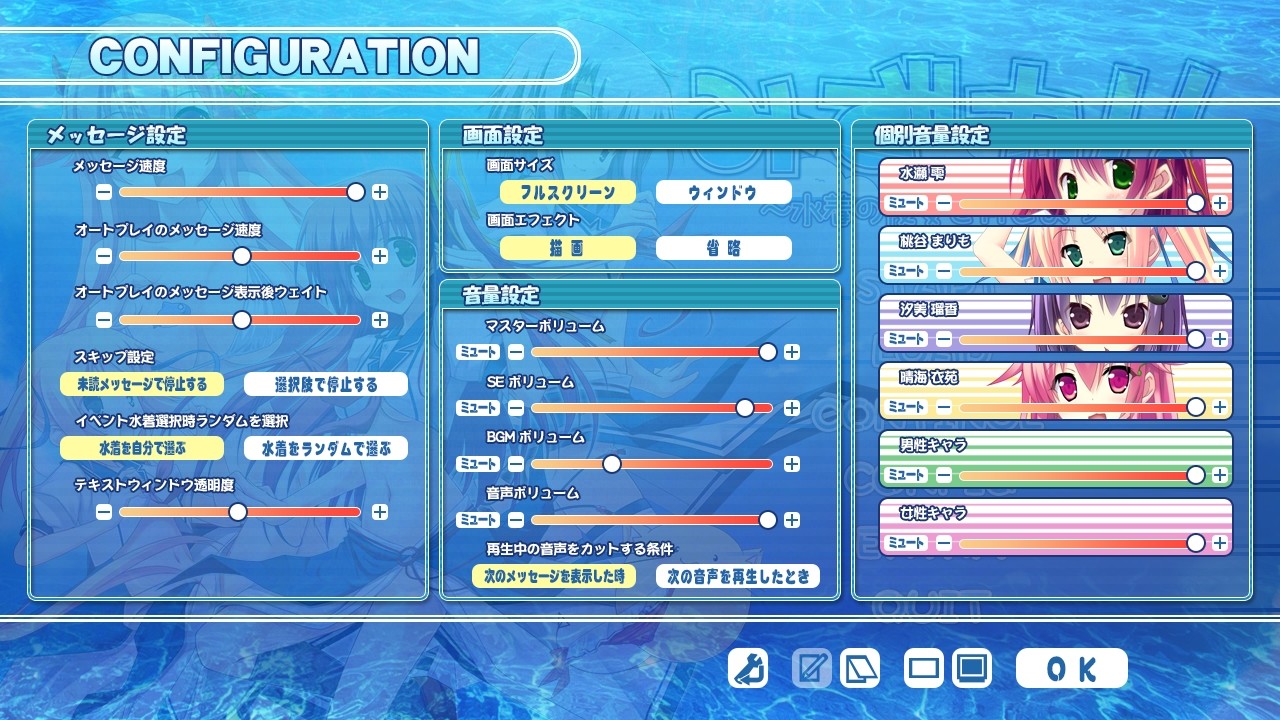This screenshot has width=1280, height=720.
Task: Choose 水着をランダムで選ぶ option
Action: pos(325,448)
